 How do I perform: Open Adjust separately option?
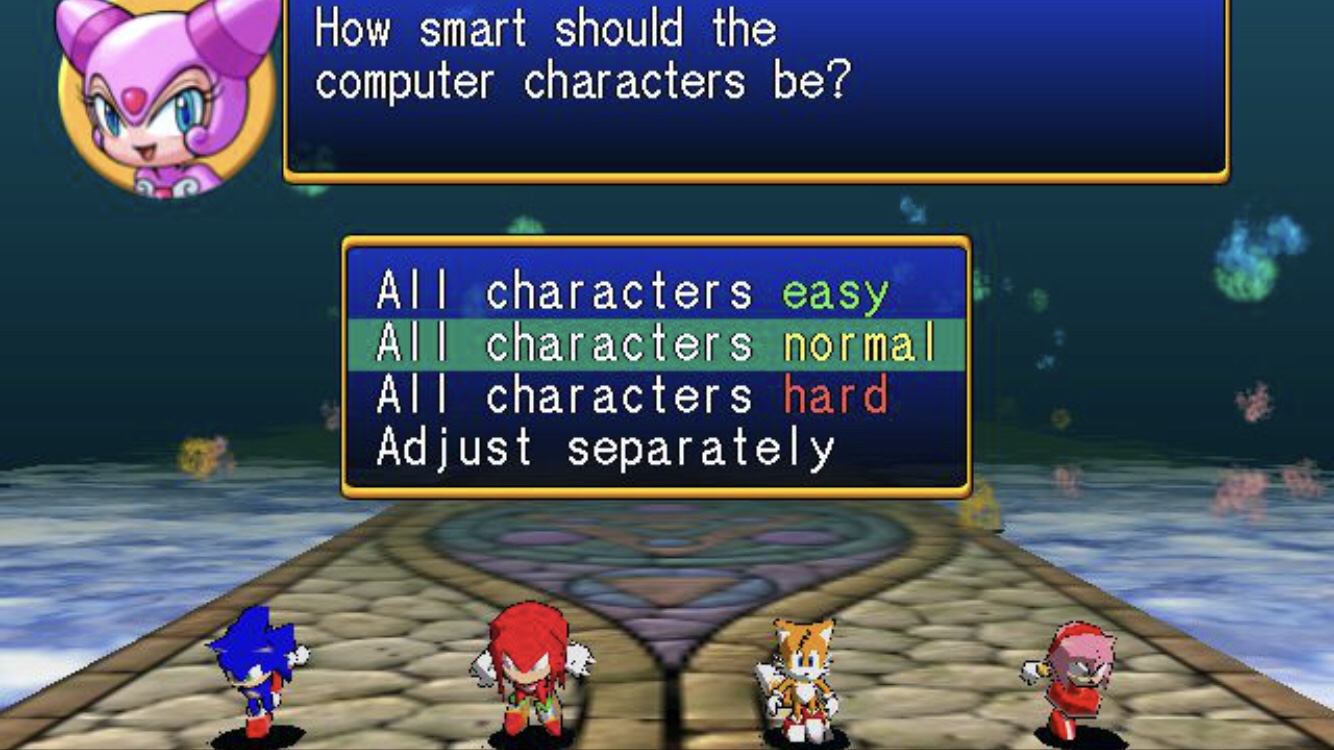point(605,449)
